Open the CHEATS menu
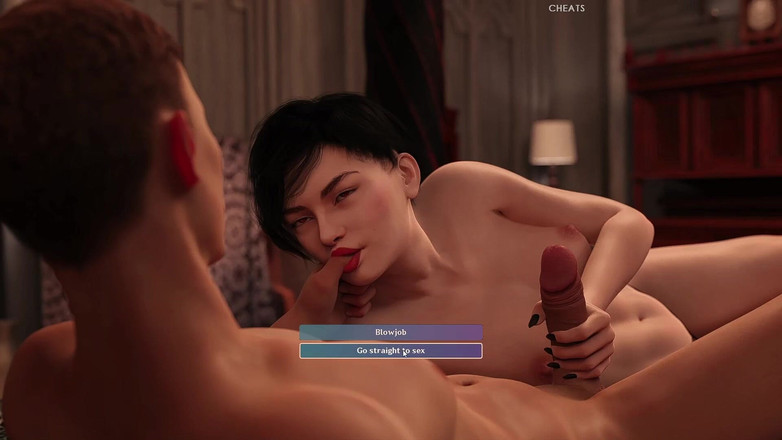 coord(567,8)
